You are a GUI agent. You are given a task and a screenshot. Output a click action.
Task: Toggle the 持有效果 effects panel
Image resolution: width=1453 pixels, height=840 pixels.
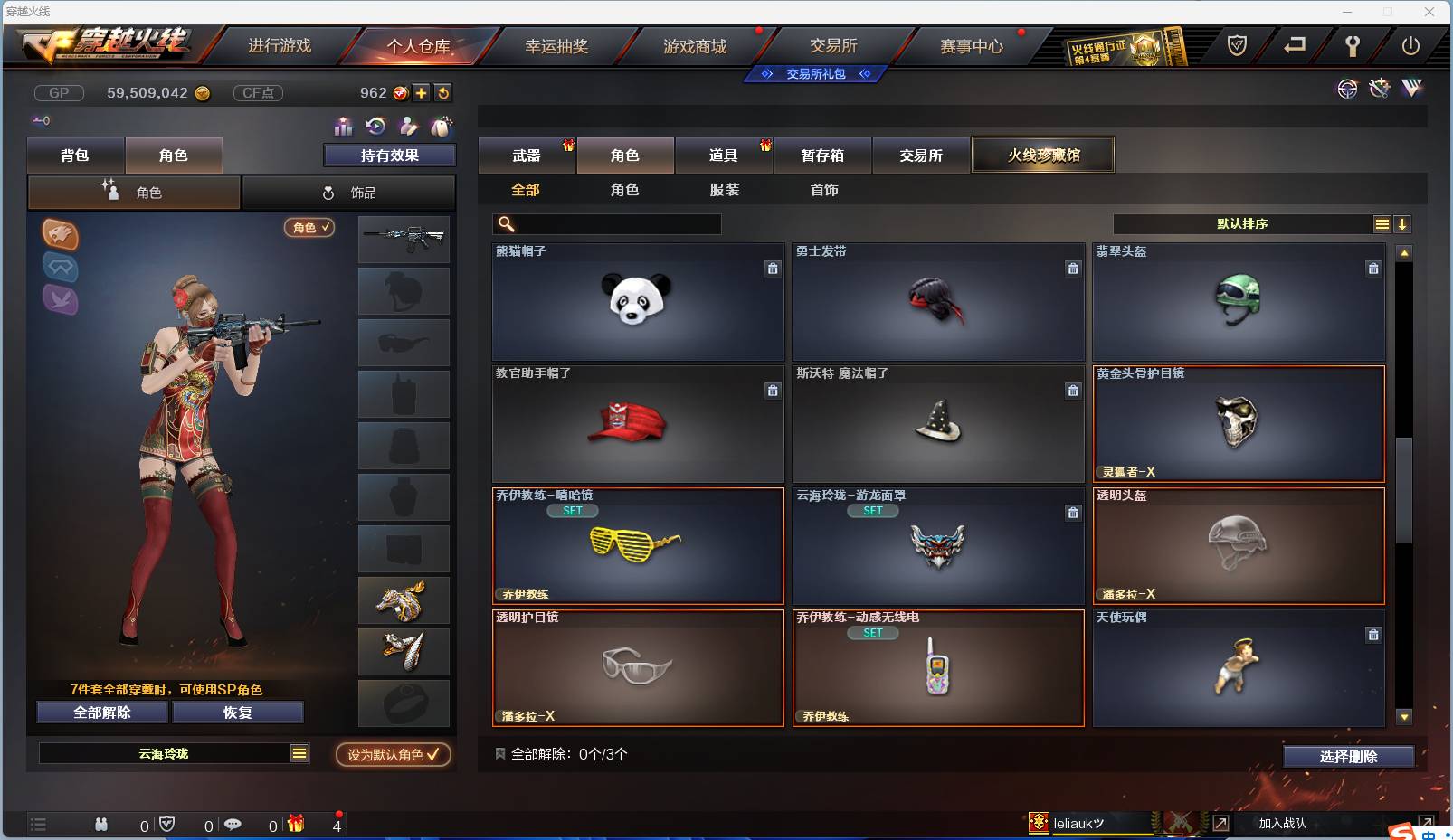[x=389, y=155]
